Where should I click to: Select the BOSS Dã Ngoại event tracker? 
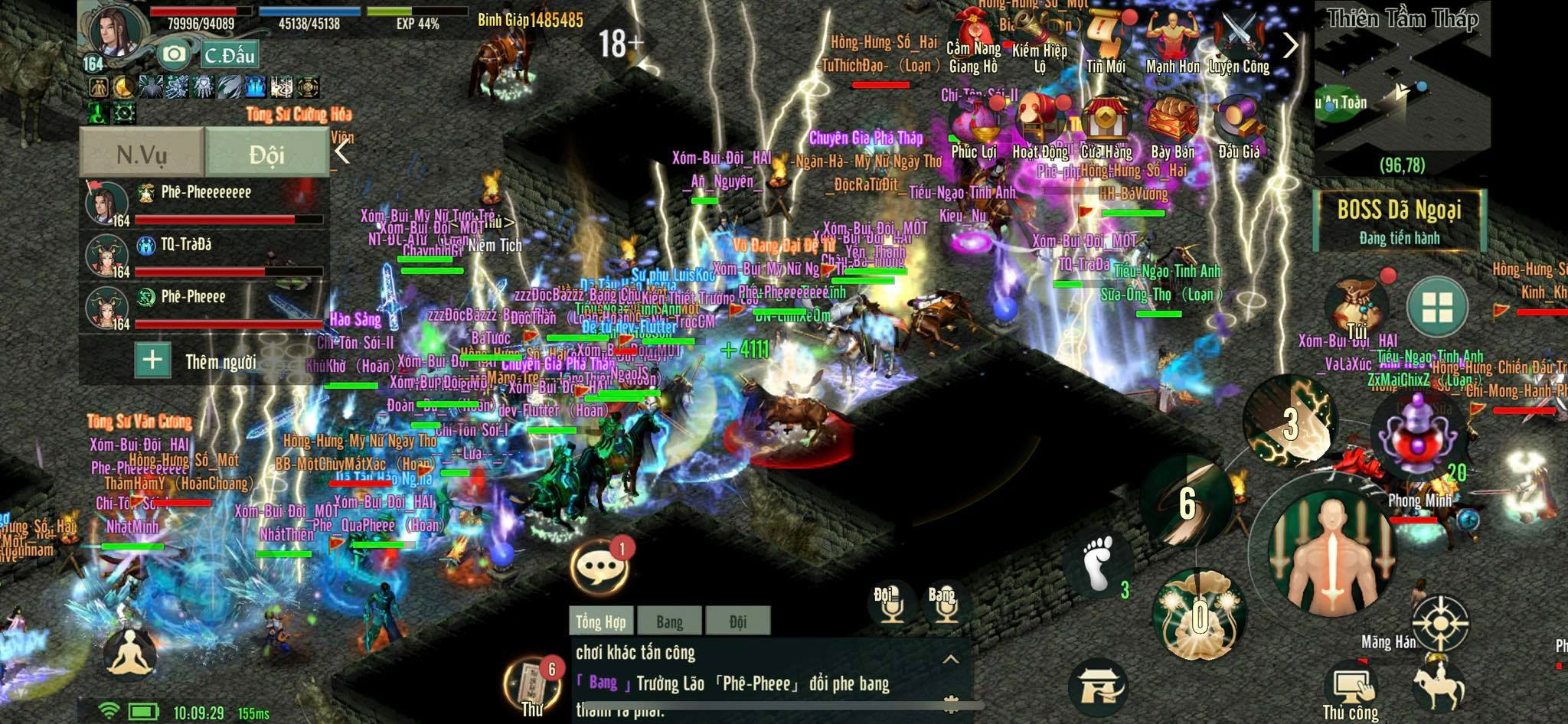(x=1399, y=220)
